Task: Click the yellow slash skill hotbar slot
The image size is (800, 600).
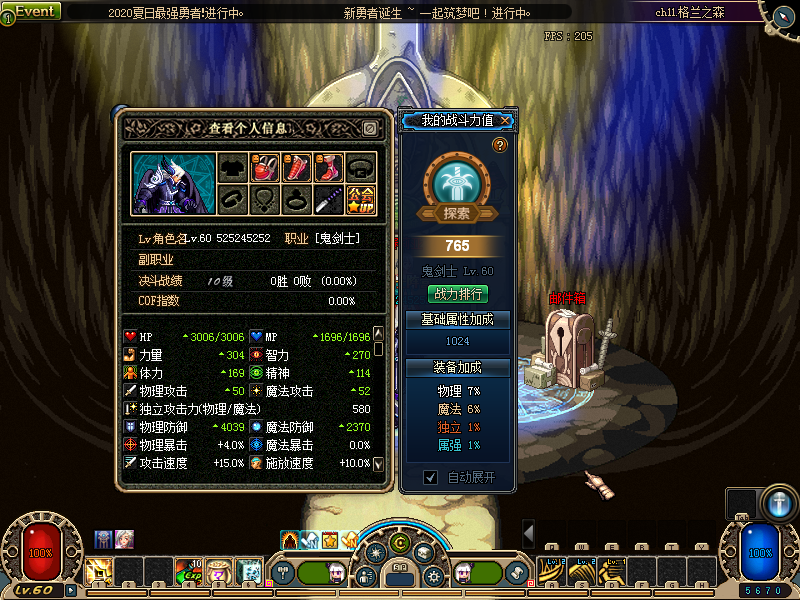Action: 99,571
